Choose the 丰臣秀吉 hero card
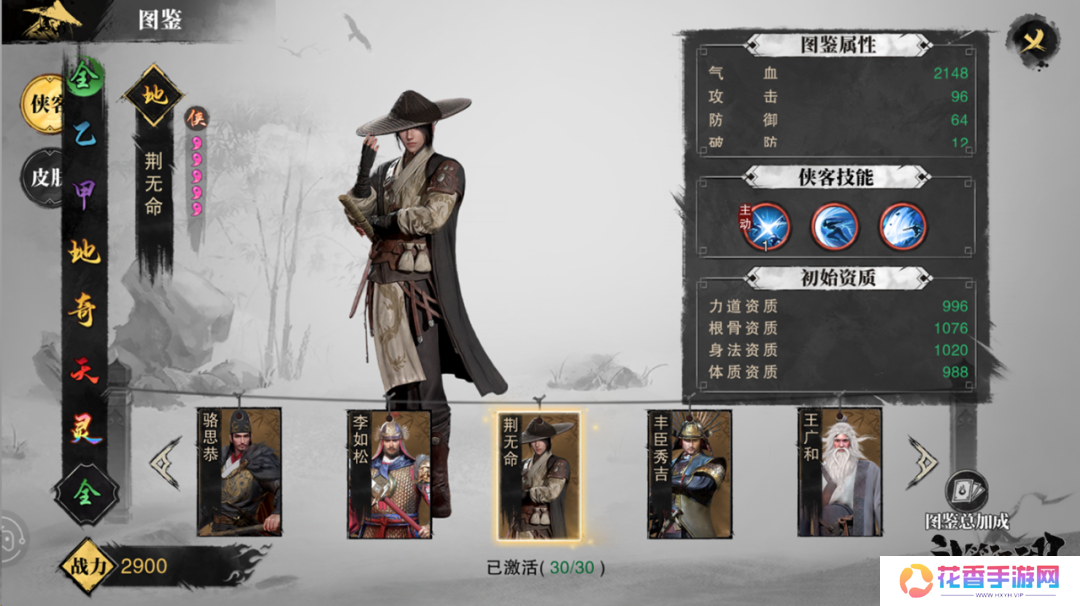Image resolution: width=1080 pixels, height=606 pixels. 689,473
